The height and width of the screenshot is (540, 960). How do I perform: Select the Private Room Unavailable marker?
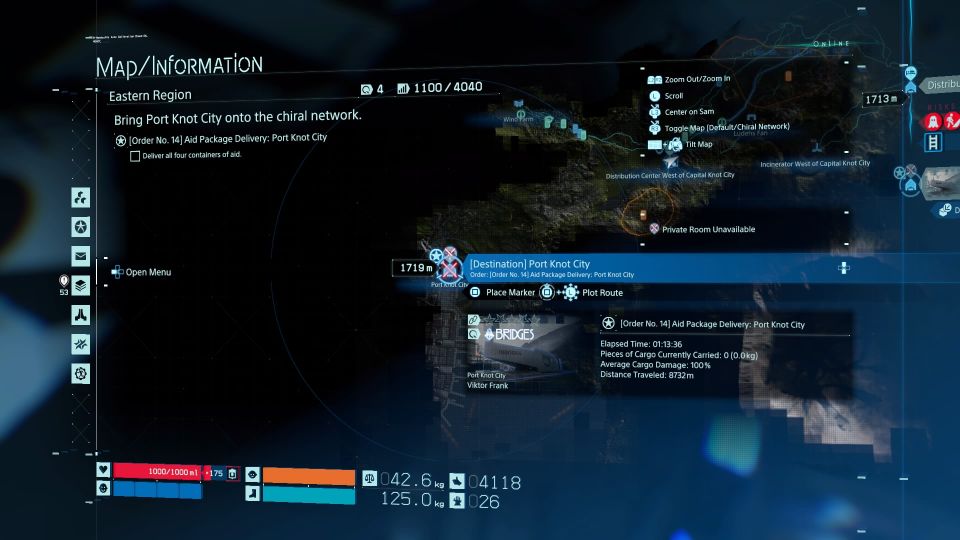pyautogui.click(x=655, y=229)
